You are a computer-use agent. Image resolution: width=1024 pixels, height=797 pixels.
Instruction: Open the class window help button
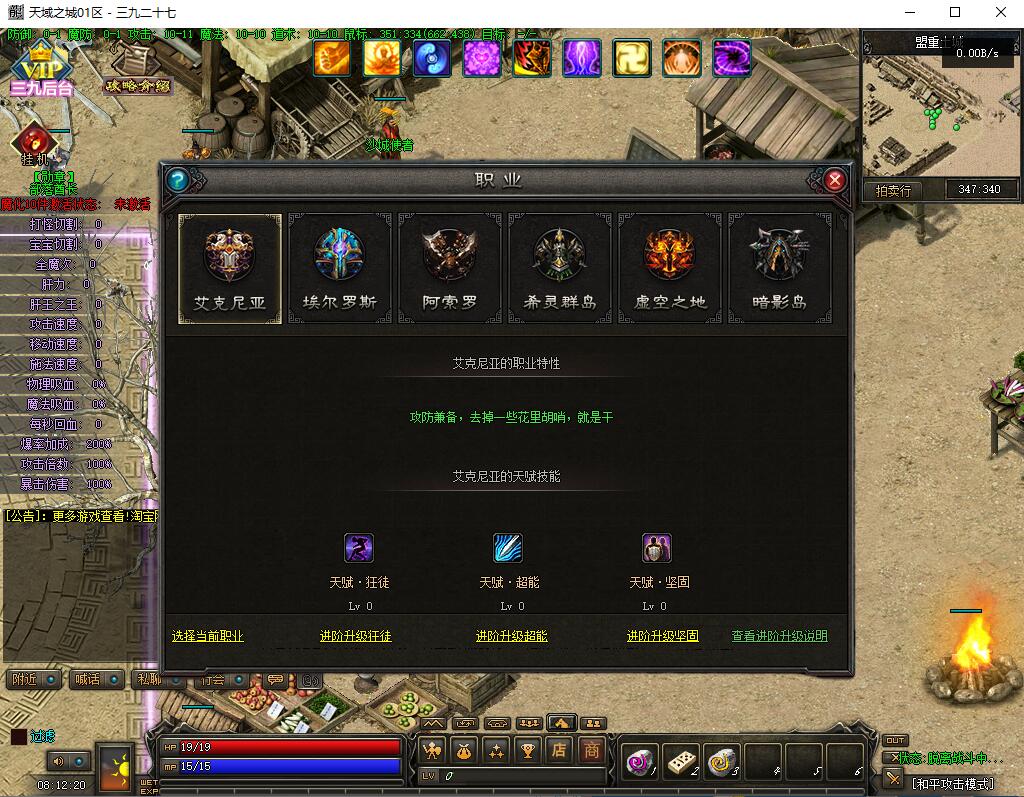point(178,180)
